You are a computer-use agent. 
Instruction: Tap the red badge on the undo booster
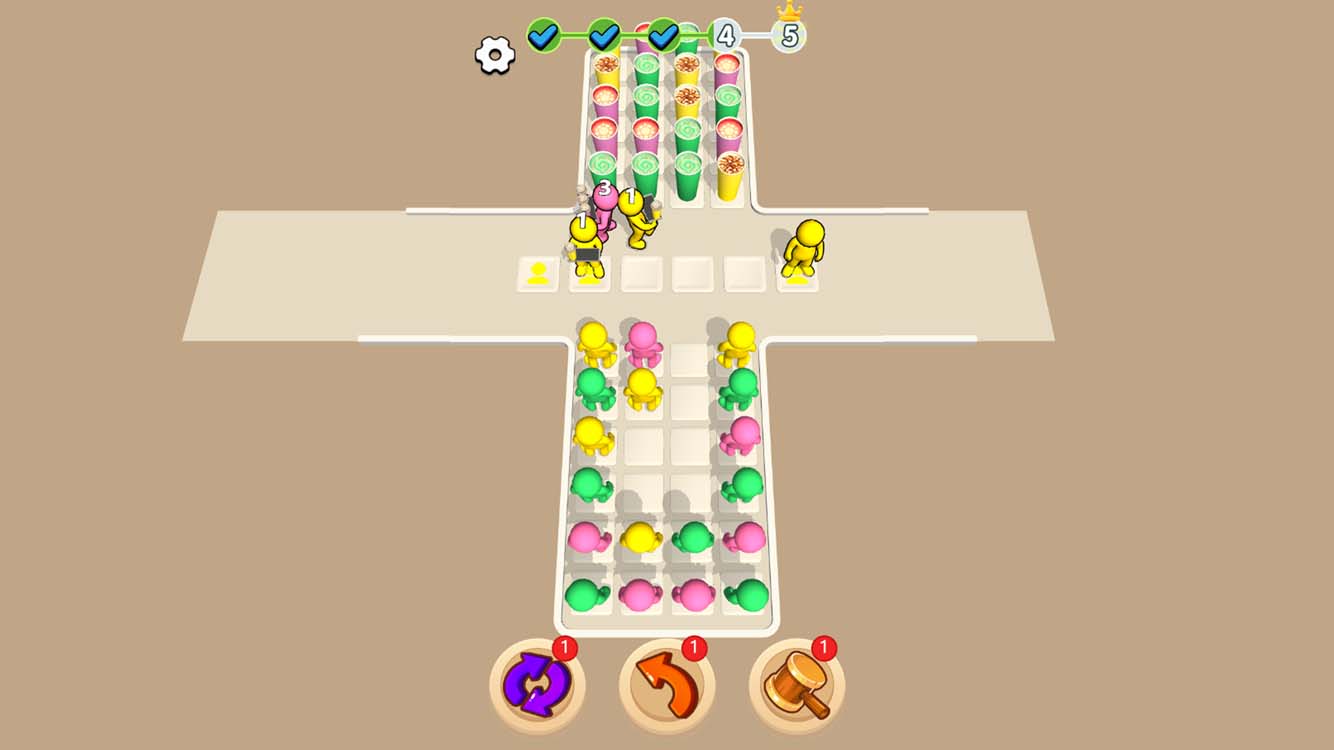pyautogui.click(x=695, y=645)
